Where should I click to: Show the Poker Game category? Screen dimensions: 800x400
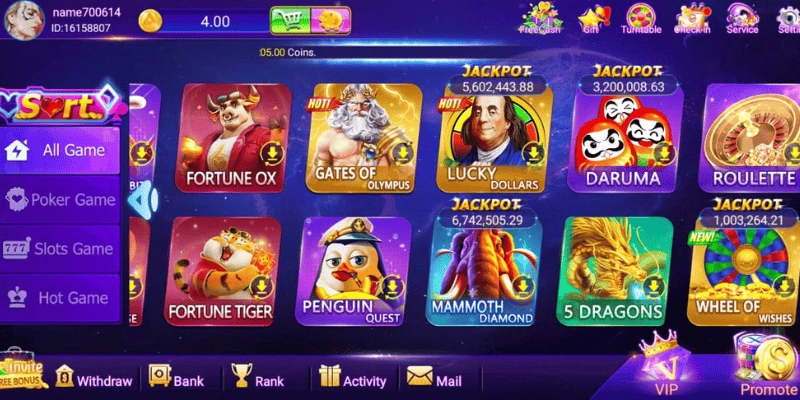(x=61, y=200)
